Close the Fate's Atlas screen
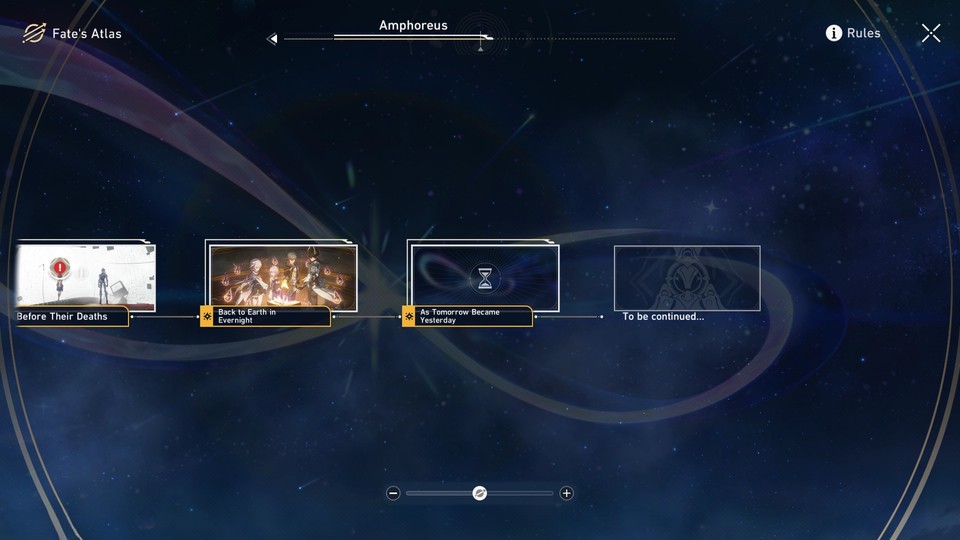 tap(931, 34)
